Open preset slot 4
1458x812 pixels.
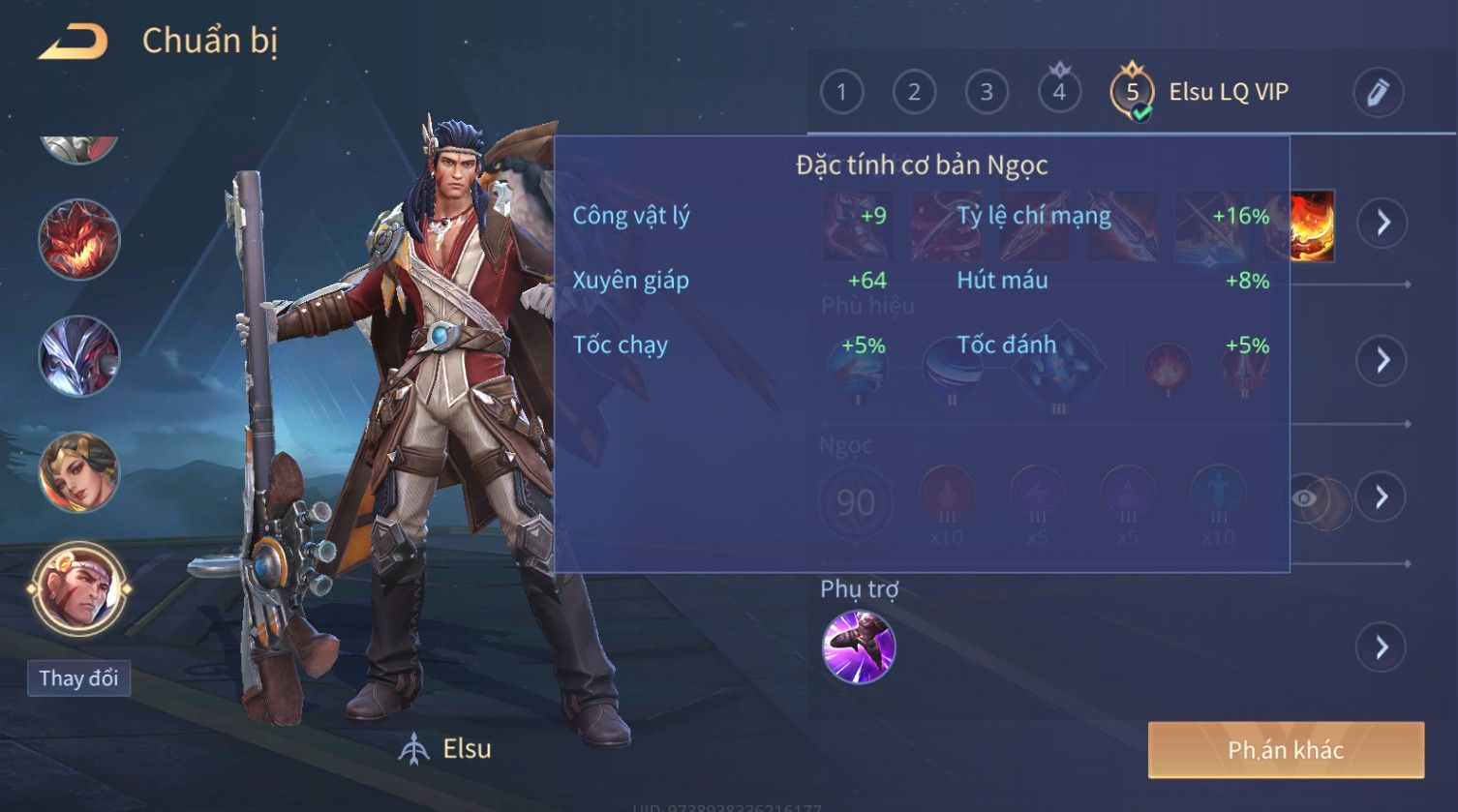1059,92
